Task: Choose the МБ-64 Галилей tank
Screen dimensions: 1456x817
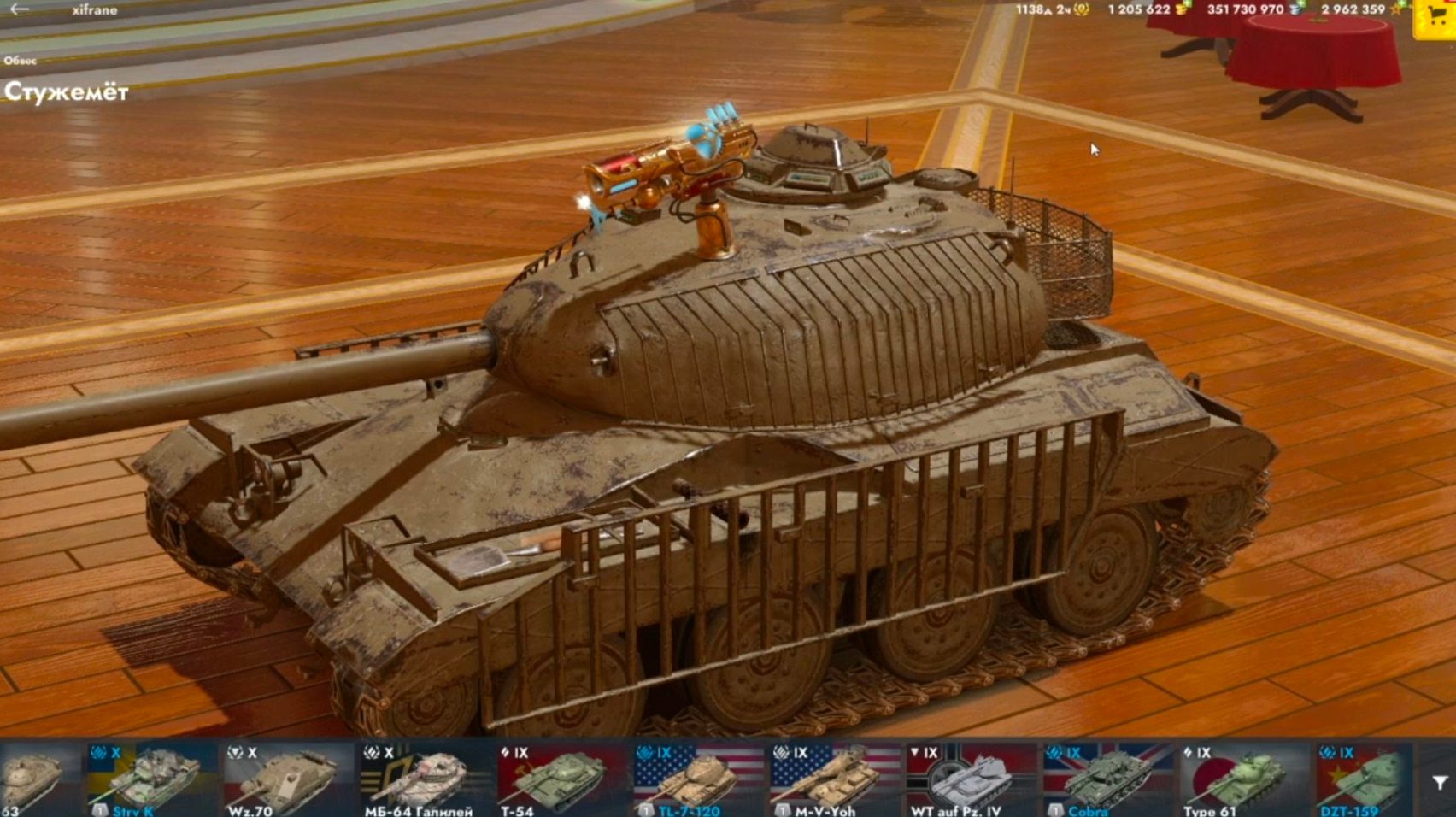Action: (424, 779)
